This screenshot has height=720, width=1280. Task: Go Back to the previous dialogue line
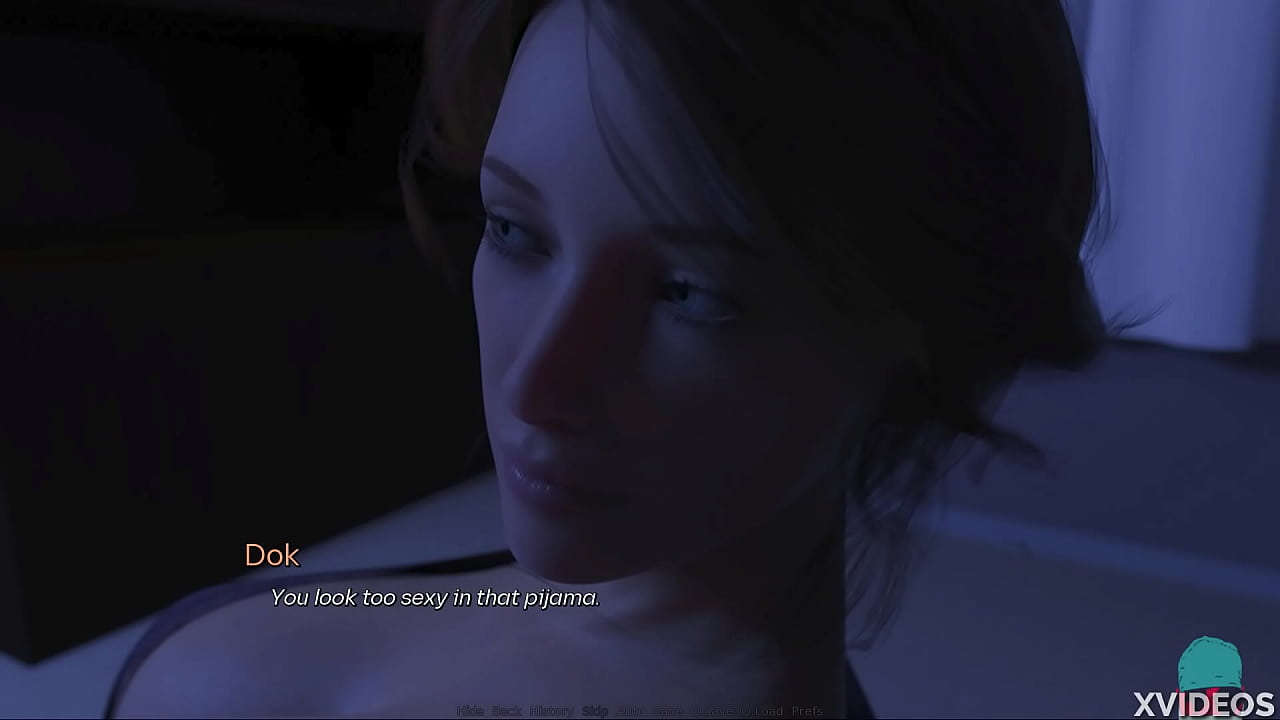click(503, 712)
